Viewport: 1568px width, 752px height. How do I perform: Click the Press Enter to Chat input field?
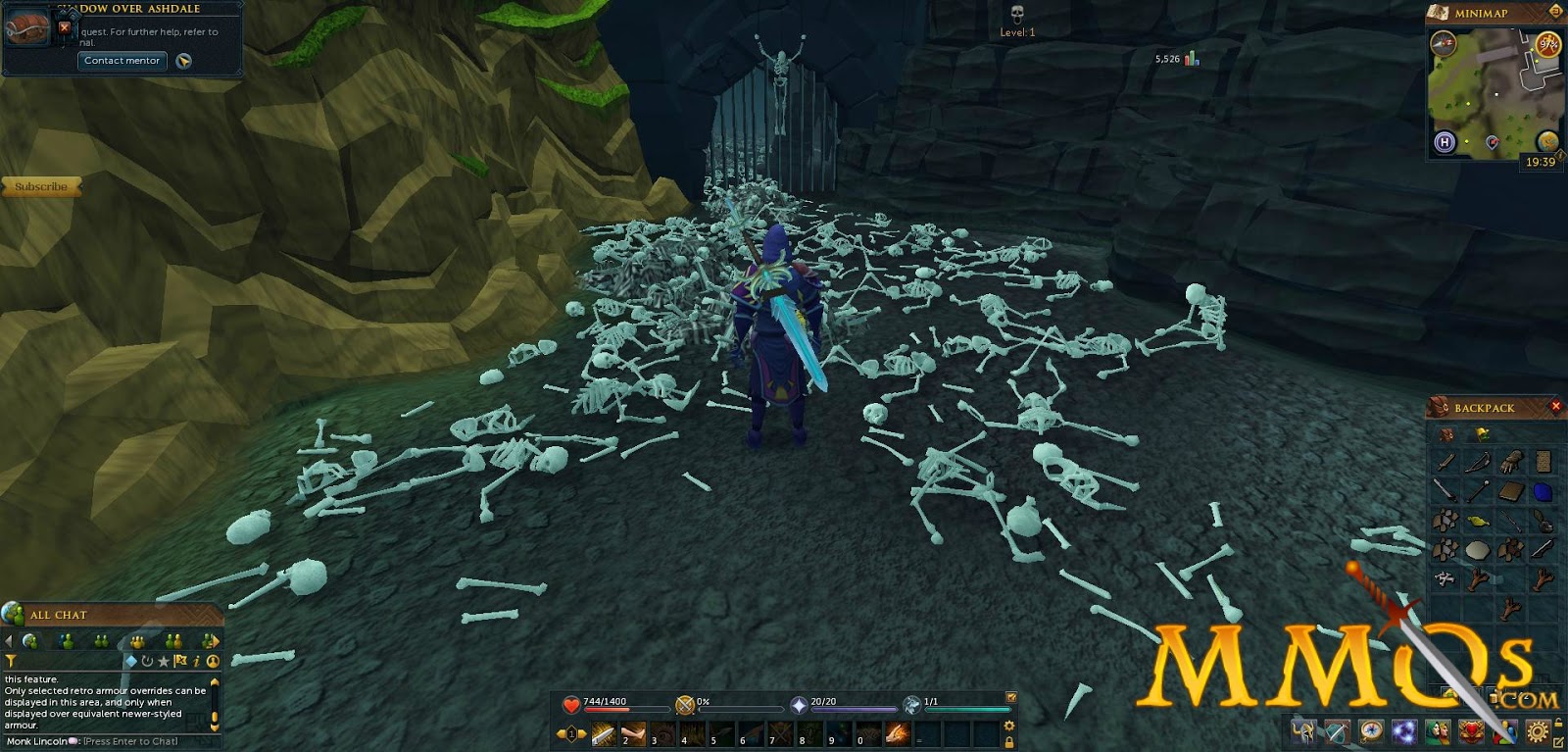coord(128,741)
